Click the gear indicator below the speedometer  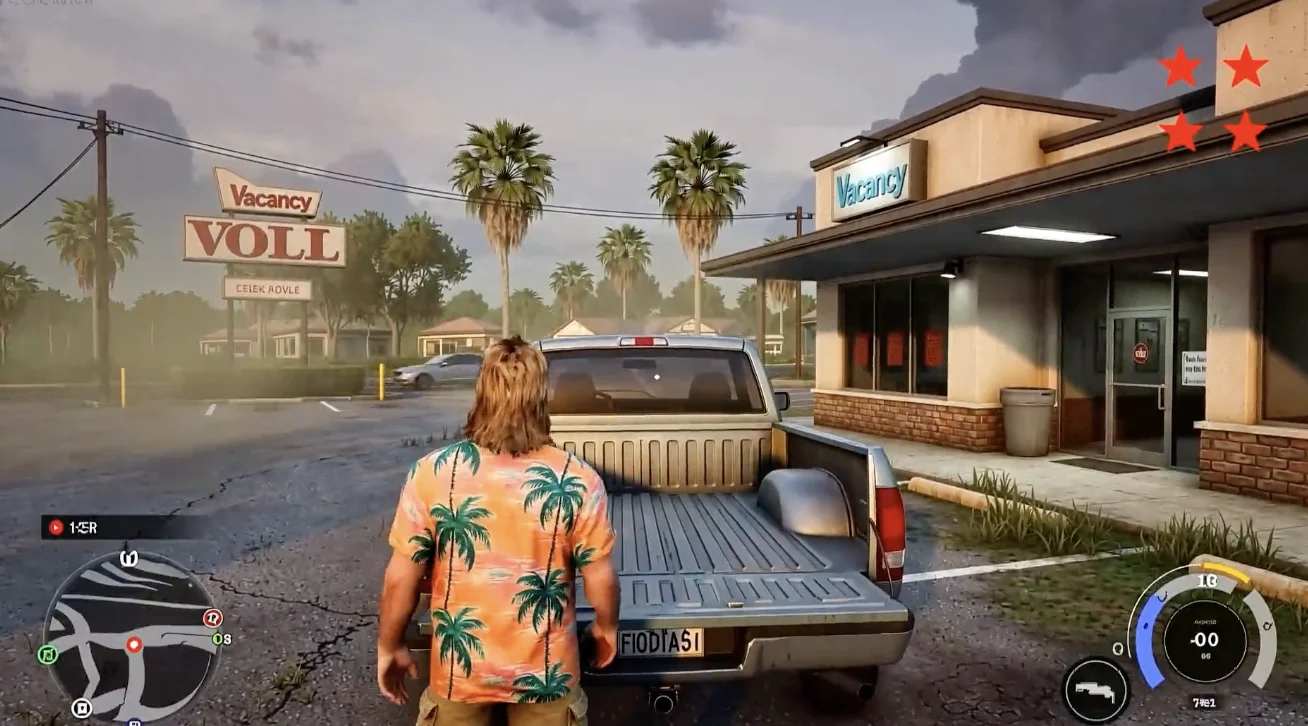[1204, 700]
